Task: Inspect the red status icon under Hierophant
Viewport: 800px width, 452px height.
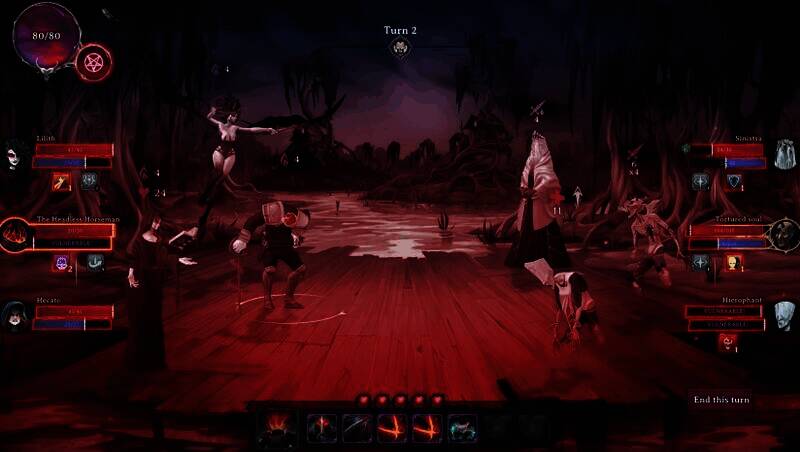Action: click(x=727, y=342)
